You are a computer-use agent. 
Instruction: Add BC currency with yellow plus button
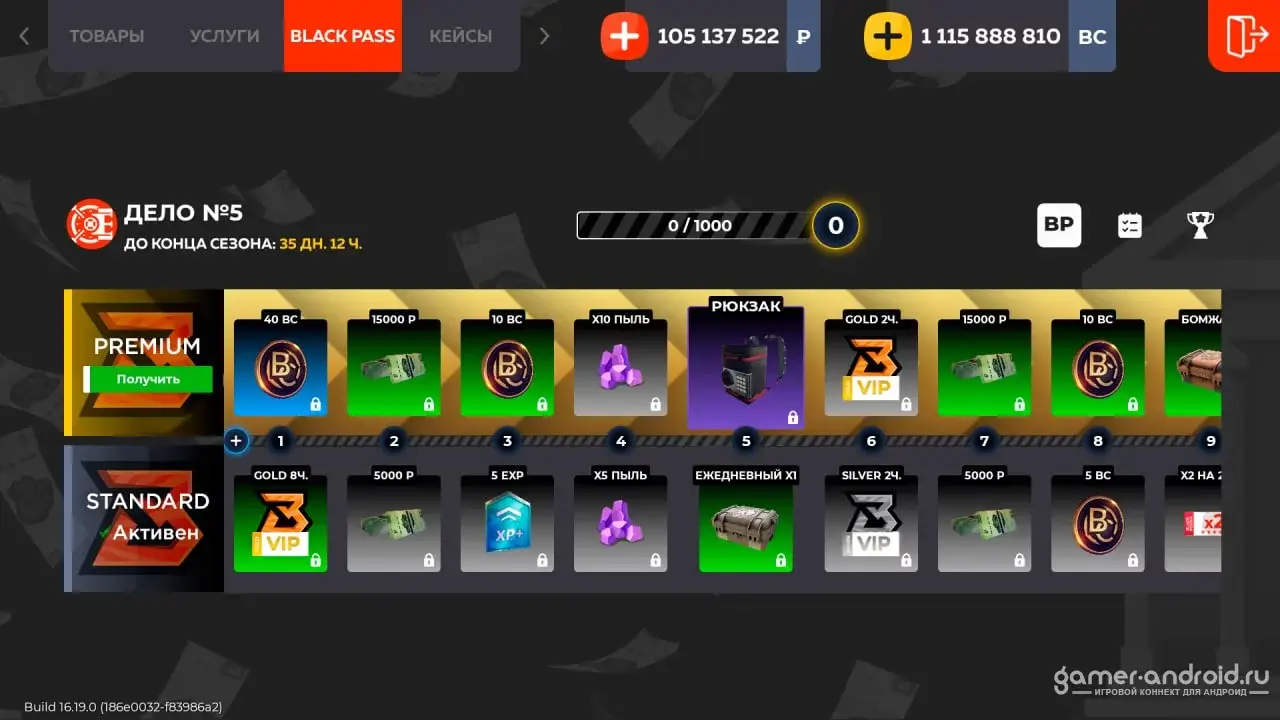pos(887,37)
